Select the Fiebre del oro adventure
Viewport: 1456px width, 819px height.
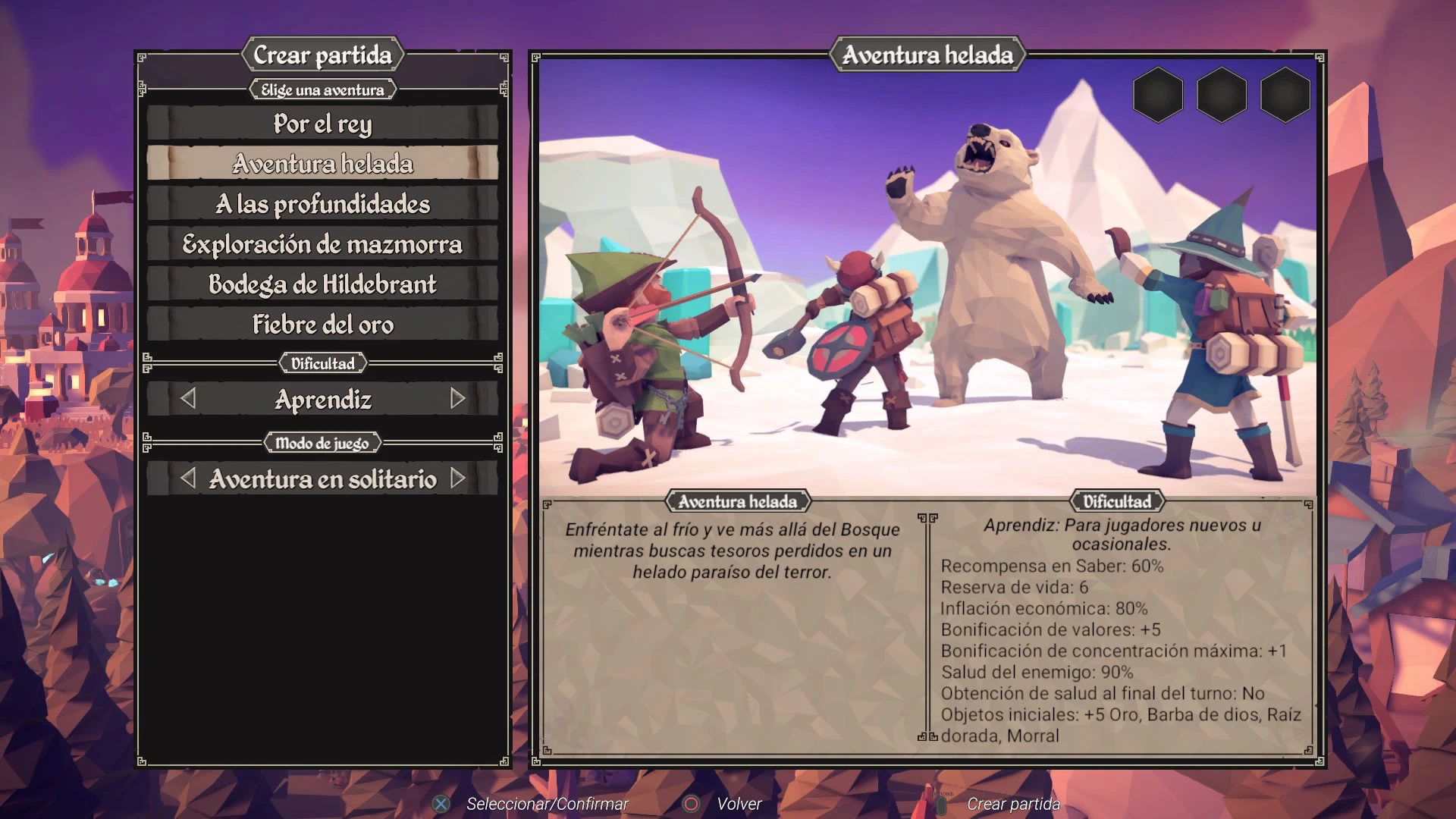click(322, 324)
